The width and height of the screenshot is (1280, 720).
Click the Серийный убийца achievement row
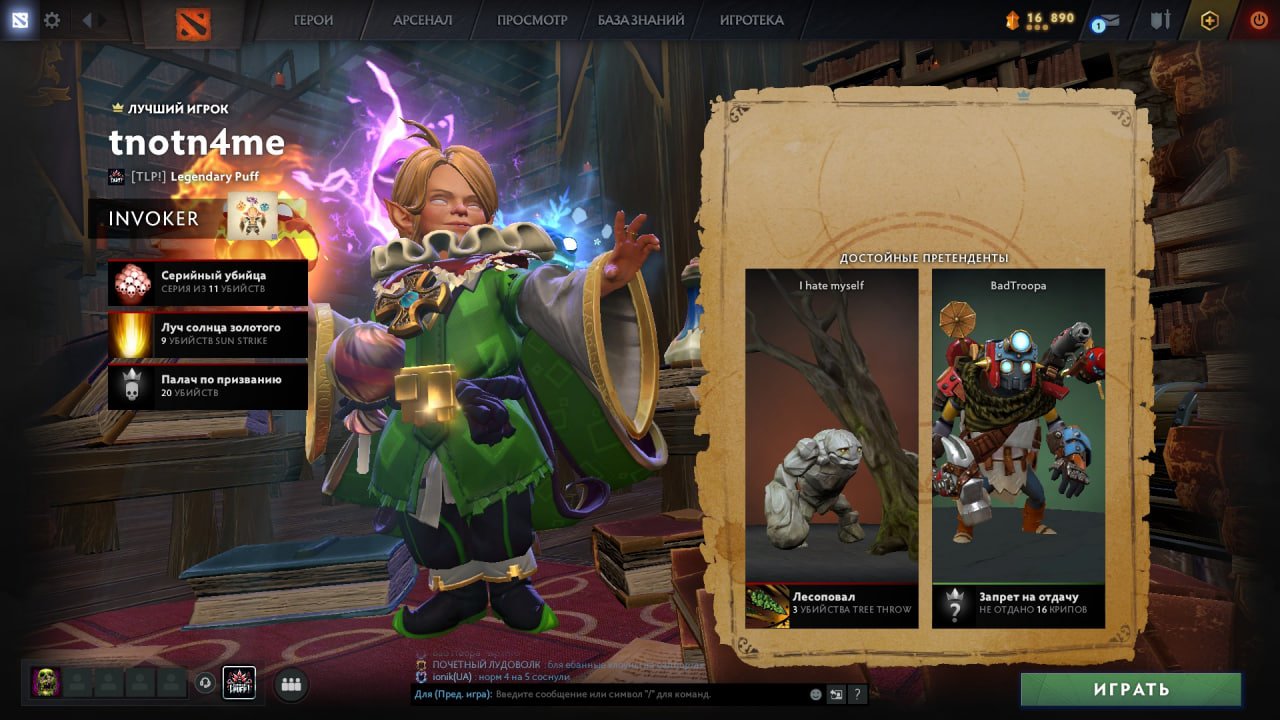[x=208, y=282]
